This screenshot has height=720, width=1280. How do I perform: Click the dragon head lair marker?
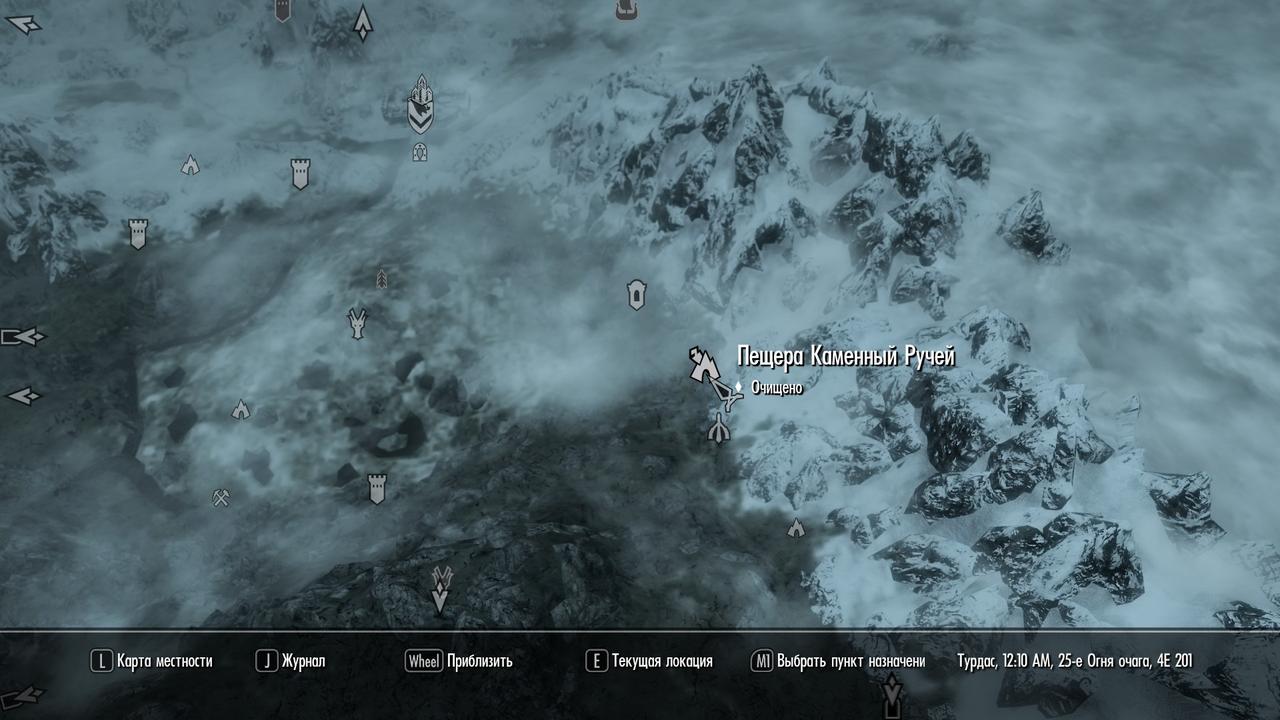point(357,323)
